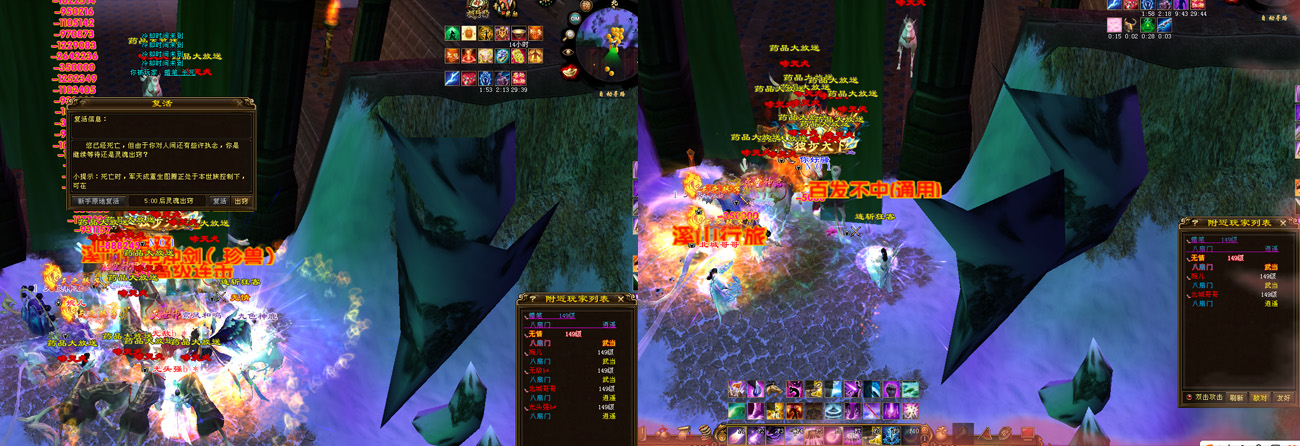Show friendly players with 友好 button

[x=1282, y=397]
